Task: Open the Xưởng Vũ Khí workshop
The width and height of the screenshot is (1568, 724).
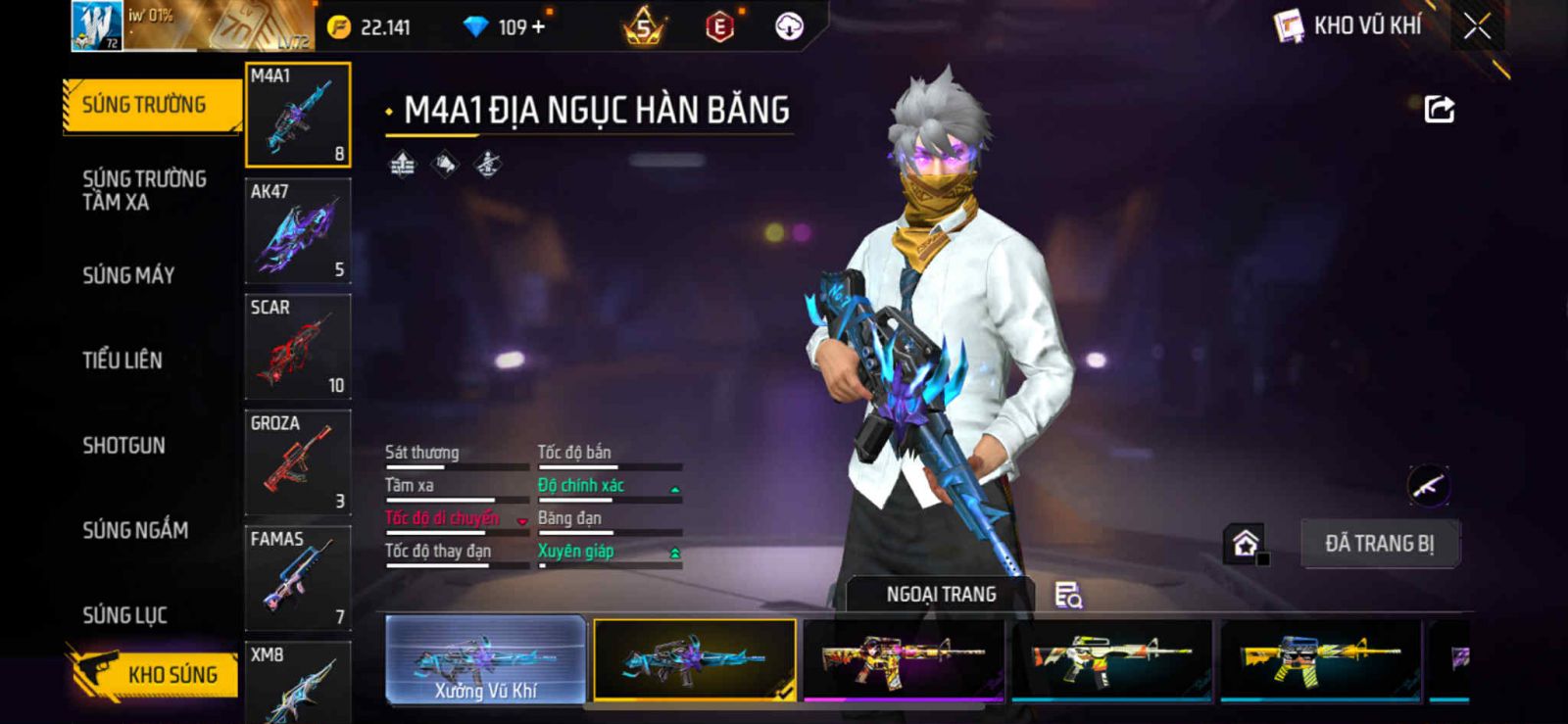Action: pos(486,659)
